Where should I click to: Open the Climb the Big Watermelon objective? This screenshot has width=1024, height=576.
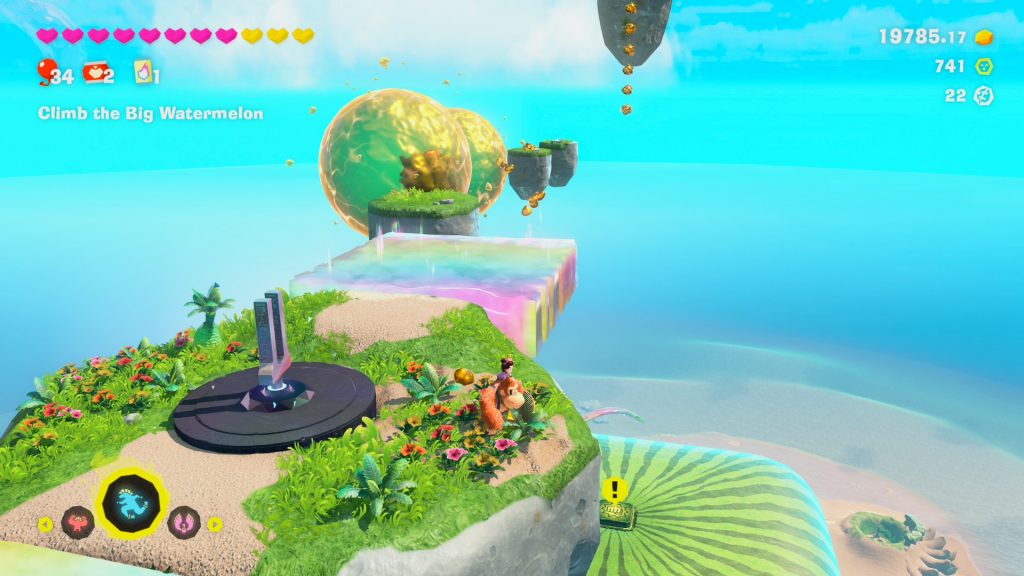[x=150, y=114]
